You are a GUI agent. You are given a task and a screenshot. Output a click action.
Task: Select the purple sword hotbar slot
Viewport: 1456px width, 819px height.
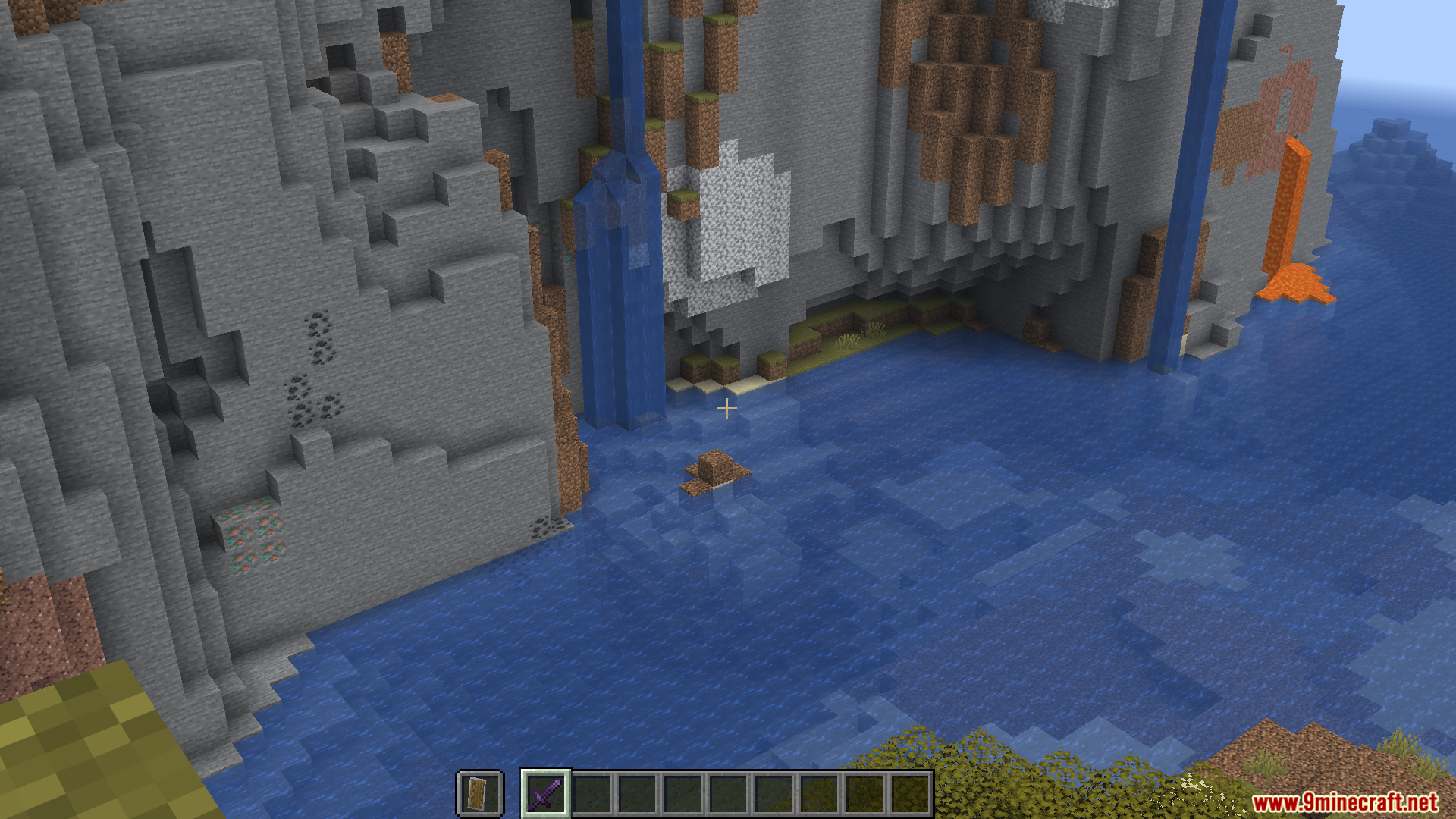546,793
